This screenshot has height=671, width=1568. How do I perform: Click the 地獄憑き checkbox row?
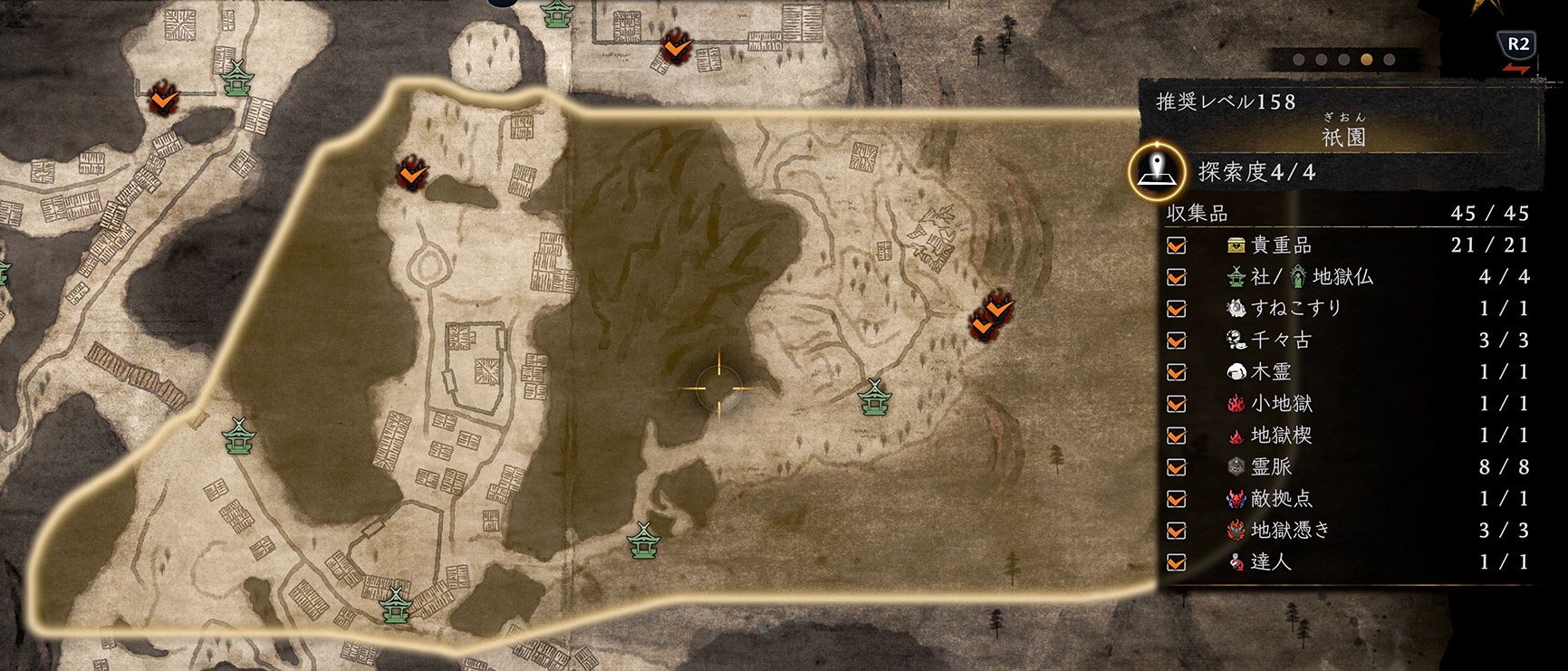coord(1177,531)
